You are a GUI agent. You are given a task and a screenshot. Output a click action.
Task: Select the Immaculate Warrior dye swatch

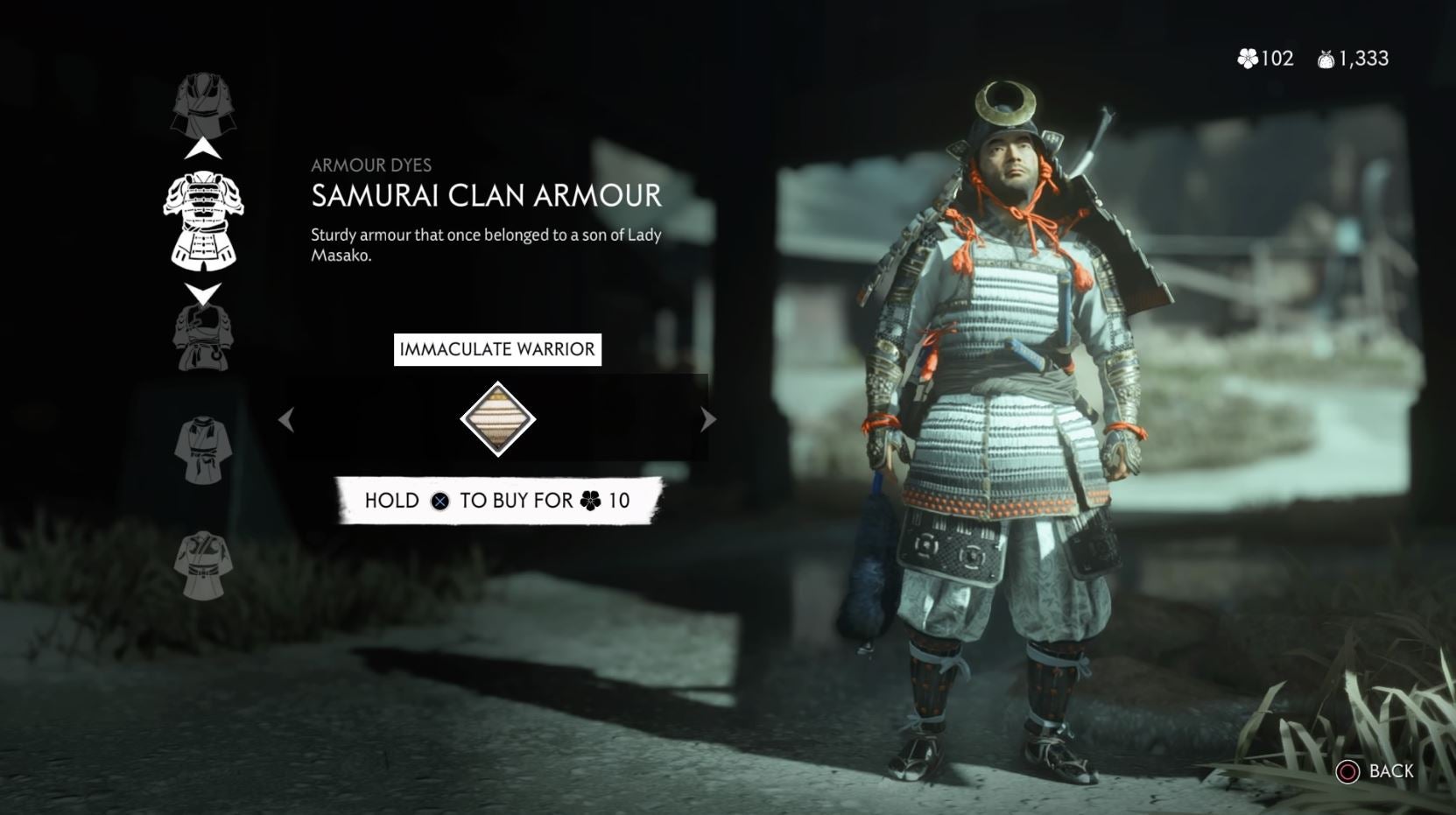(x=498, y=418)
